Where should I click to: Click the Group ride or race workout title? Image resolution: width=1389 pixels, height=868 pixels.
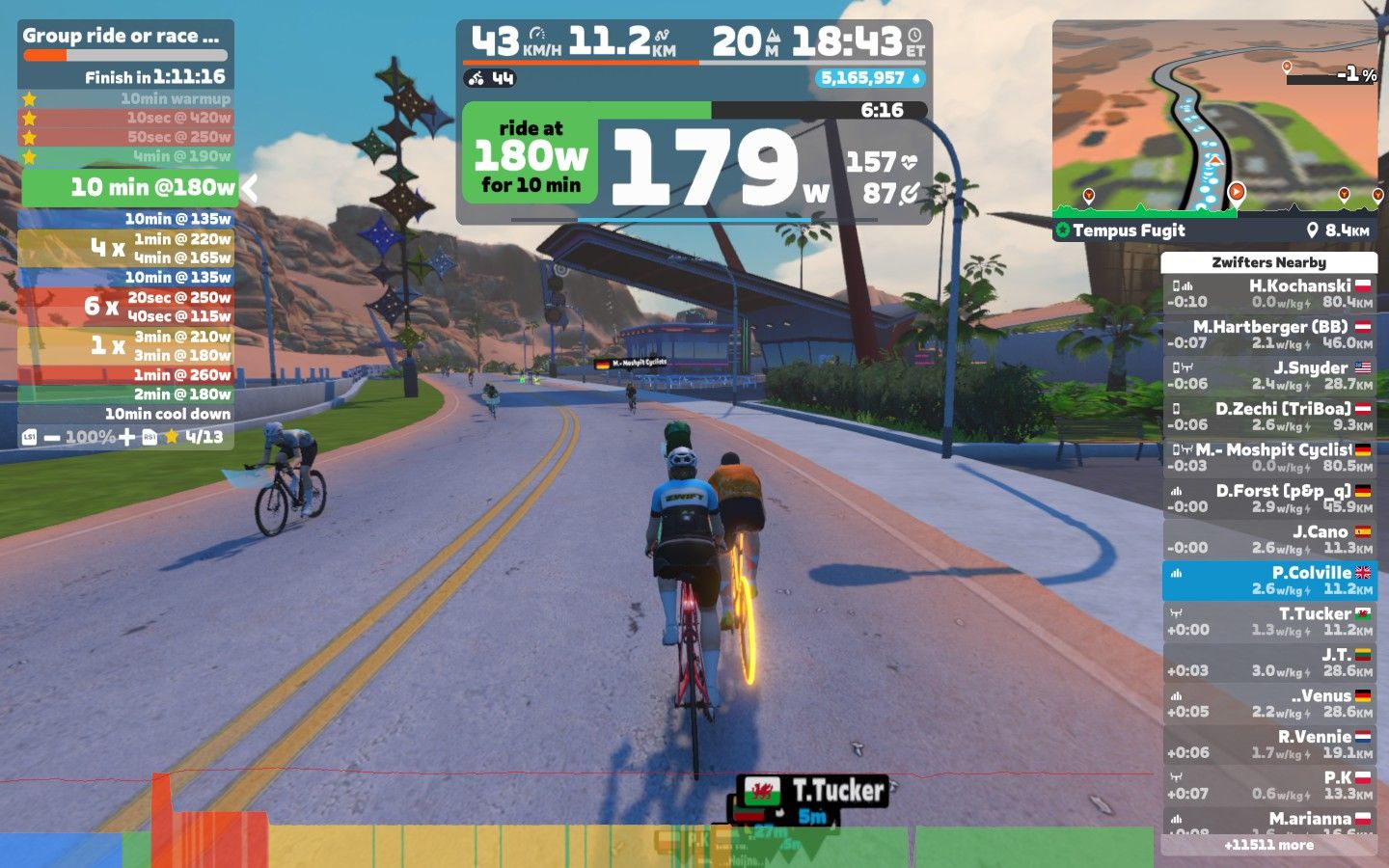[x=122, y=37]
